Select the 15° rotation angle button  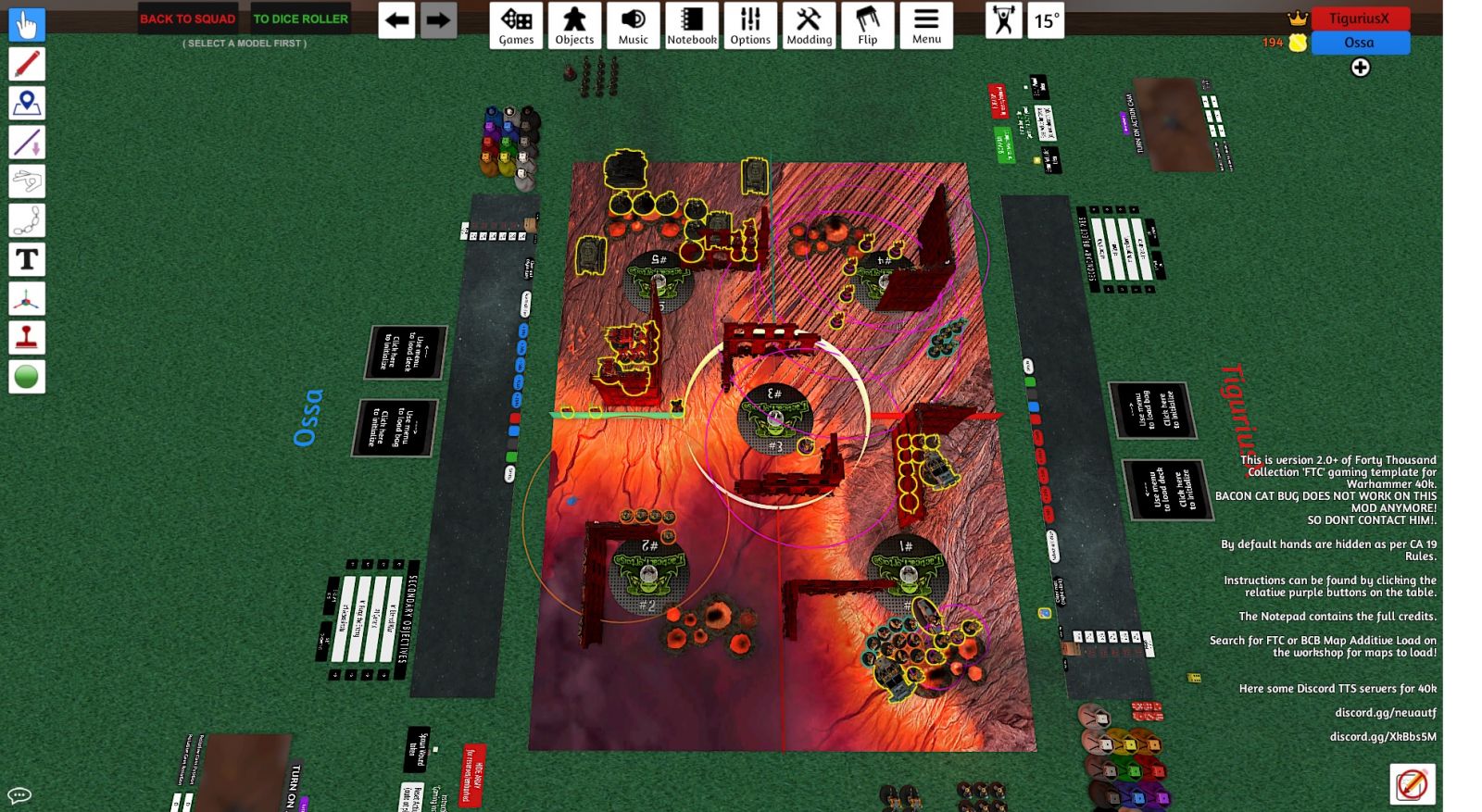coord(1047,20)
